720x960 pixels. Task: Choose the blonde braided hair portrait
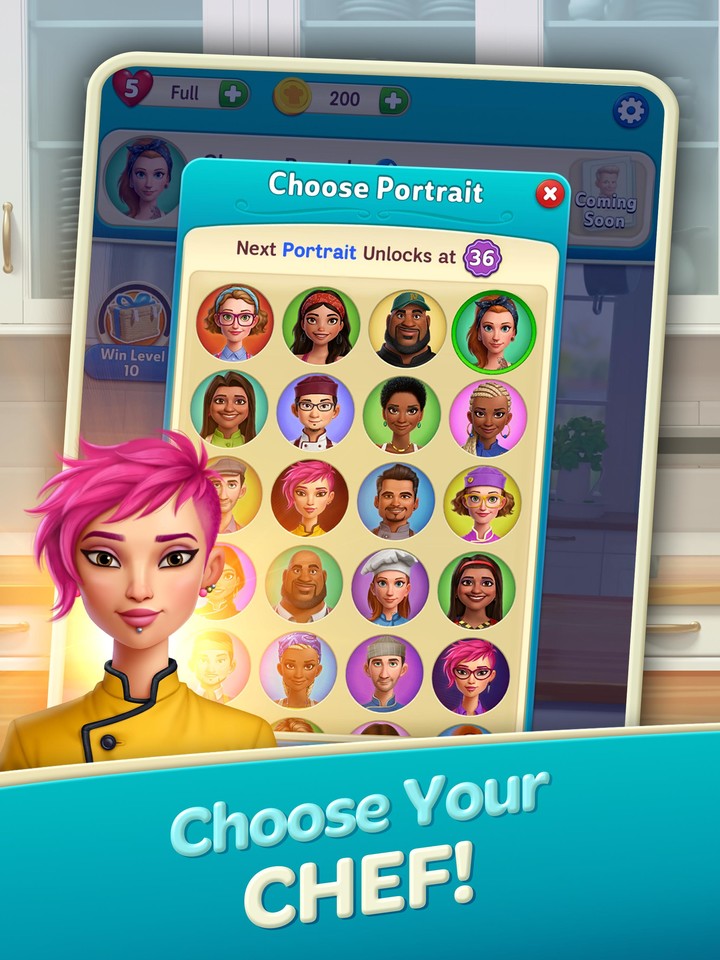click(487, 416)
